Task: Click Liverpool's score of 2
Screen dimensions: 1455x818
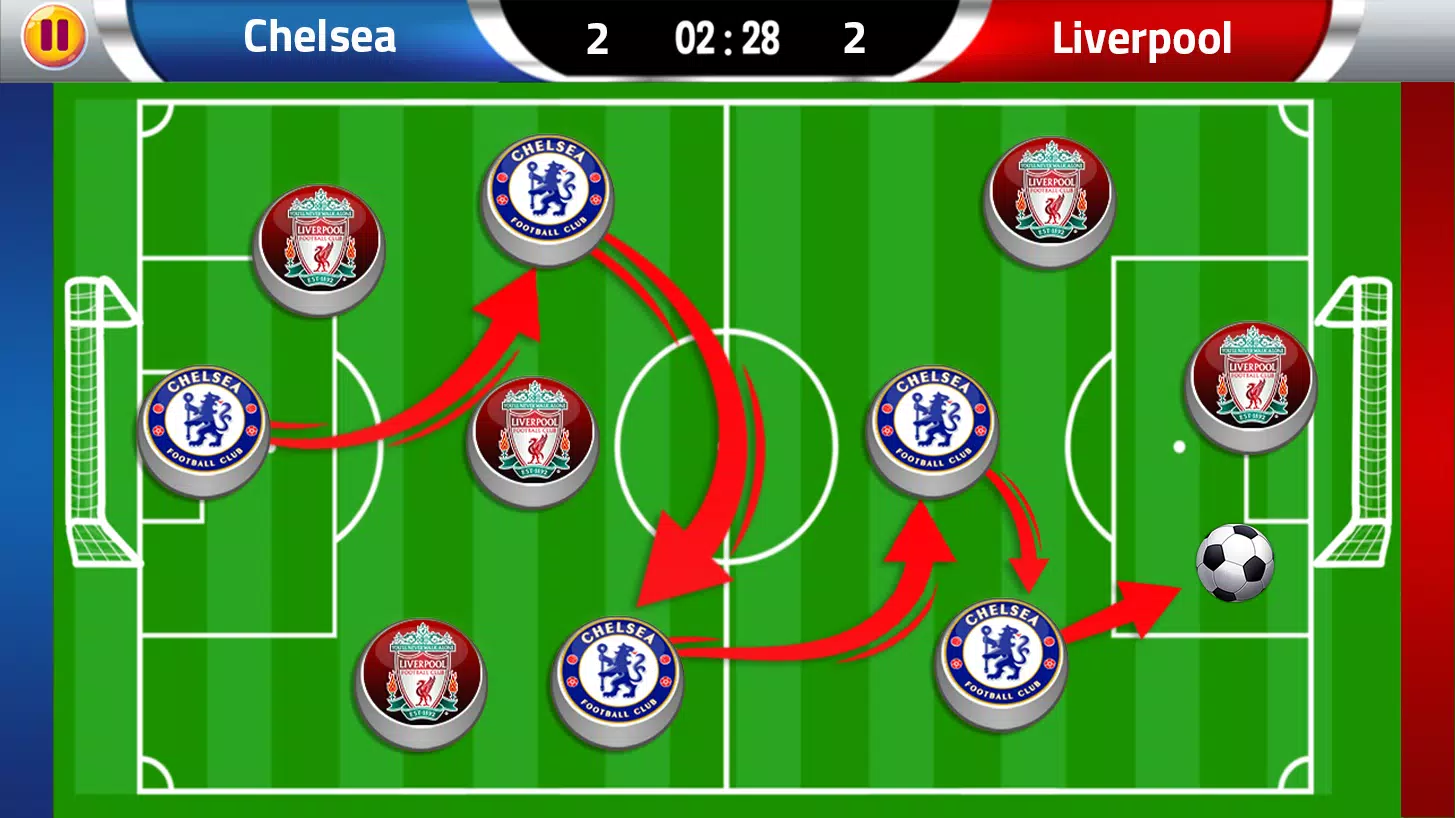Action: [x=855, y=38]
